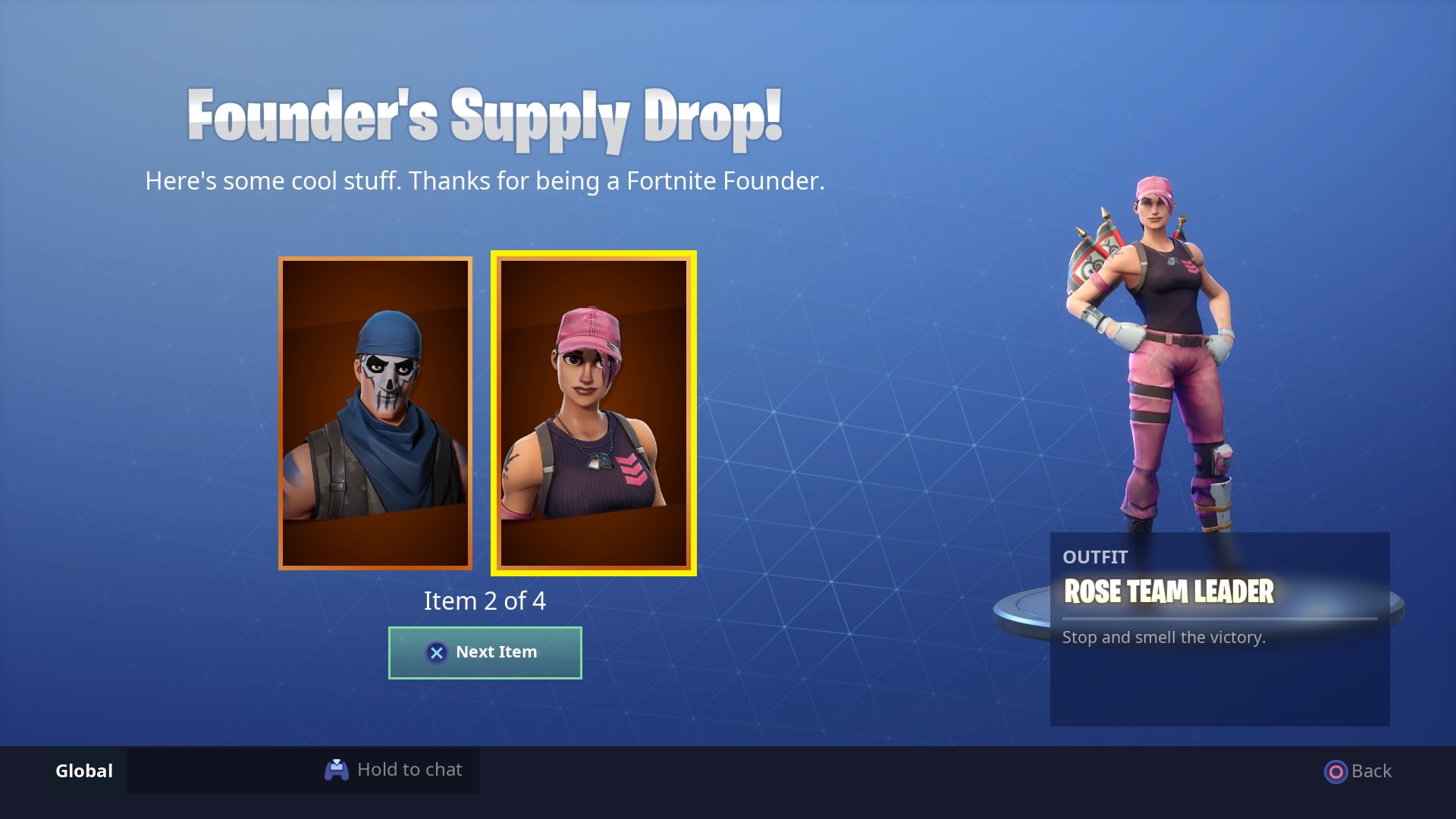Screen dimensions: 1456x819
Task: Click the X button icon on Next Item
Action: click(435, 652)
